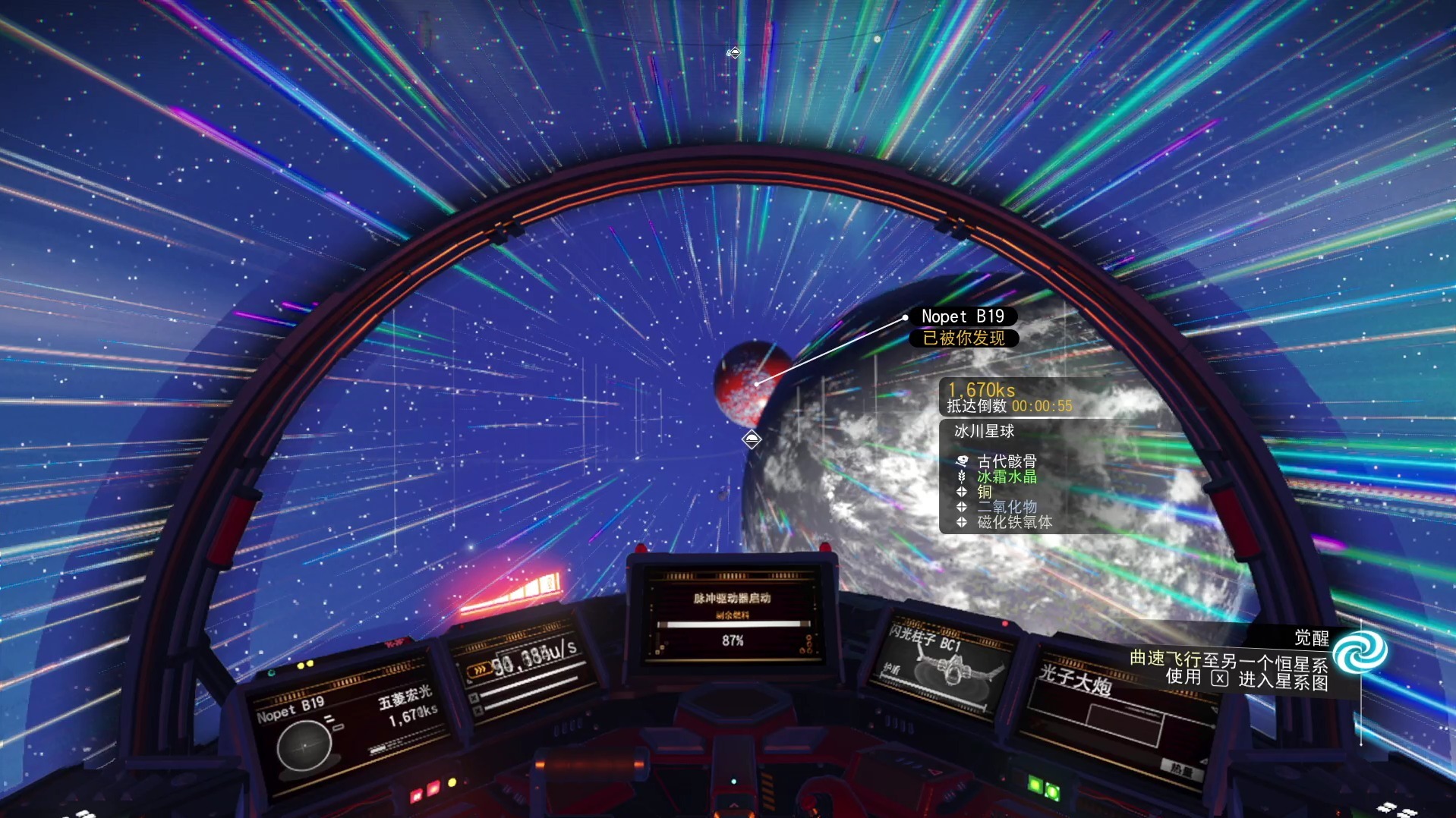
Task: Select the compass marker icon at top
Action: (733, 52)
